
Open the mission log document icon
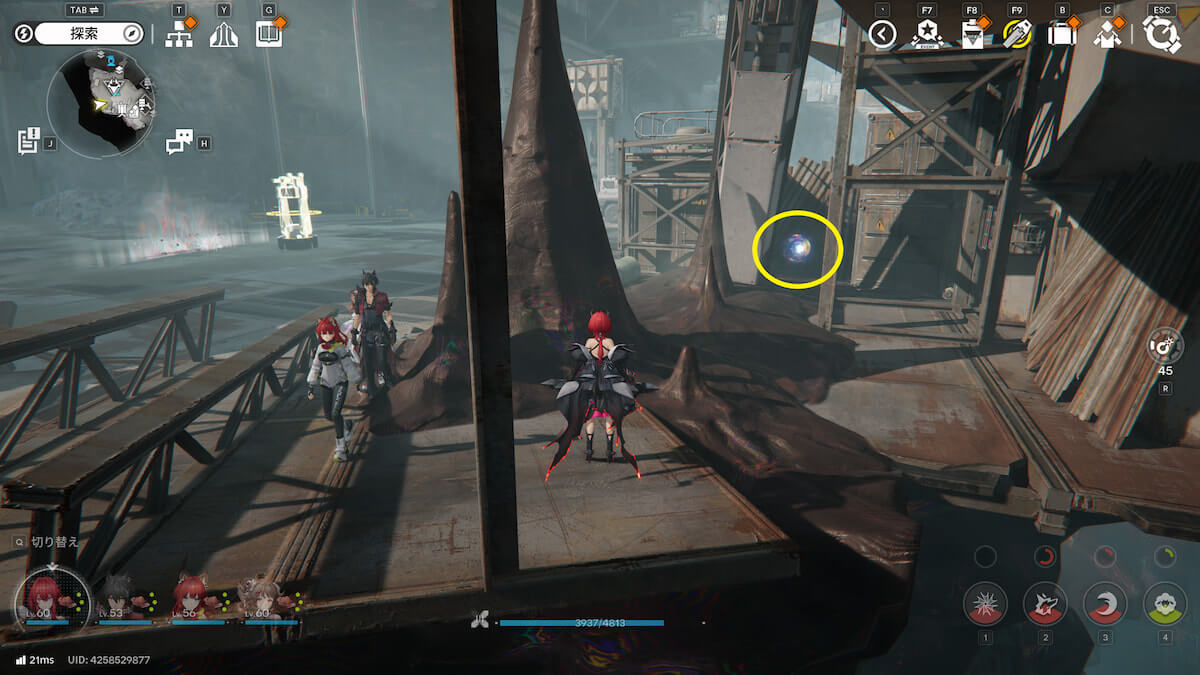coord(28,141)
